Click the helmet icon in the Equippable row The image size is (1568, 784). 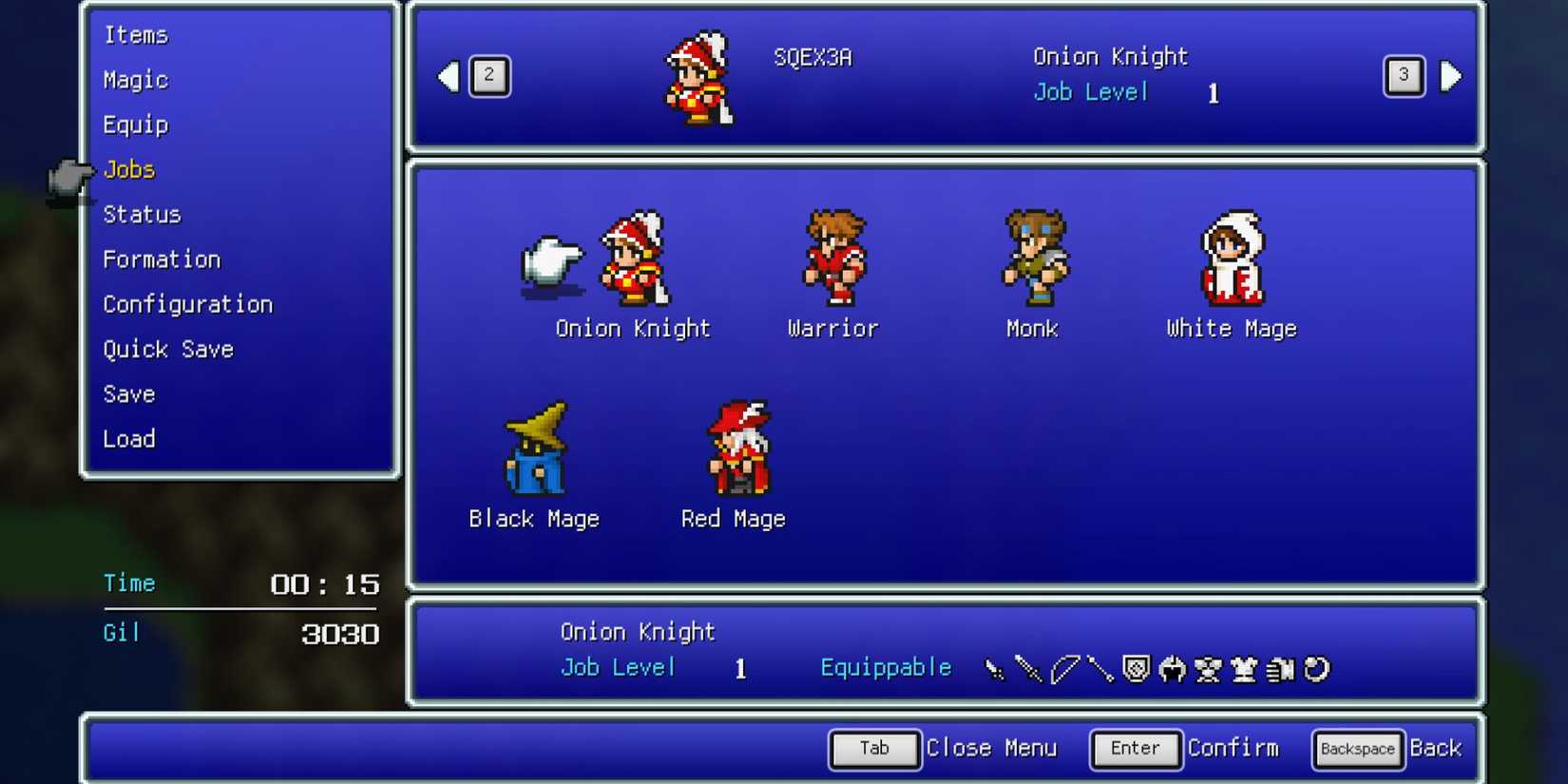pyautogui.click(x=1174, y=668)
